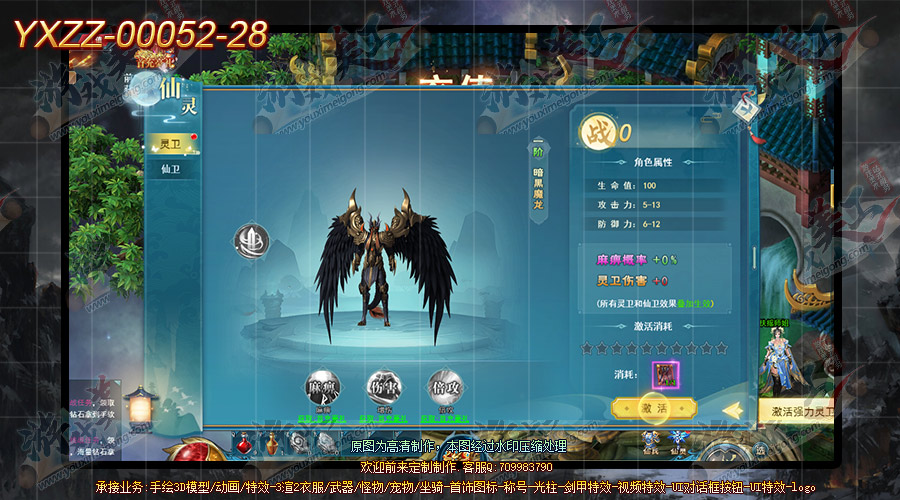Select the 倍攻 skill icon
The width and height of the screenshot is (900, 500).
pyautogui.click(x=444, y=388)
